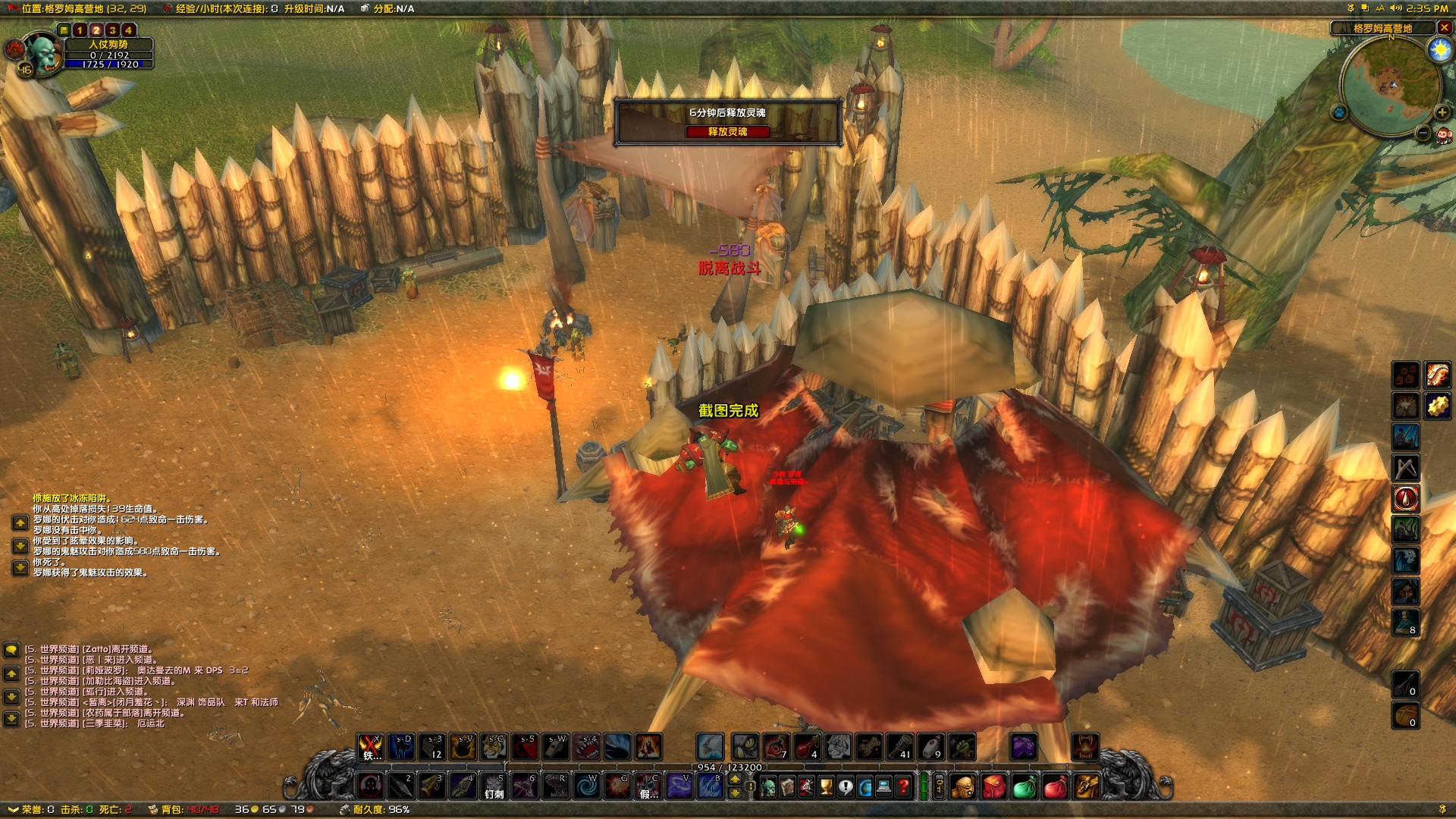Open the sun time-of-day minimap button

click(1439, 50)
